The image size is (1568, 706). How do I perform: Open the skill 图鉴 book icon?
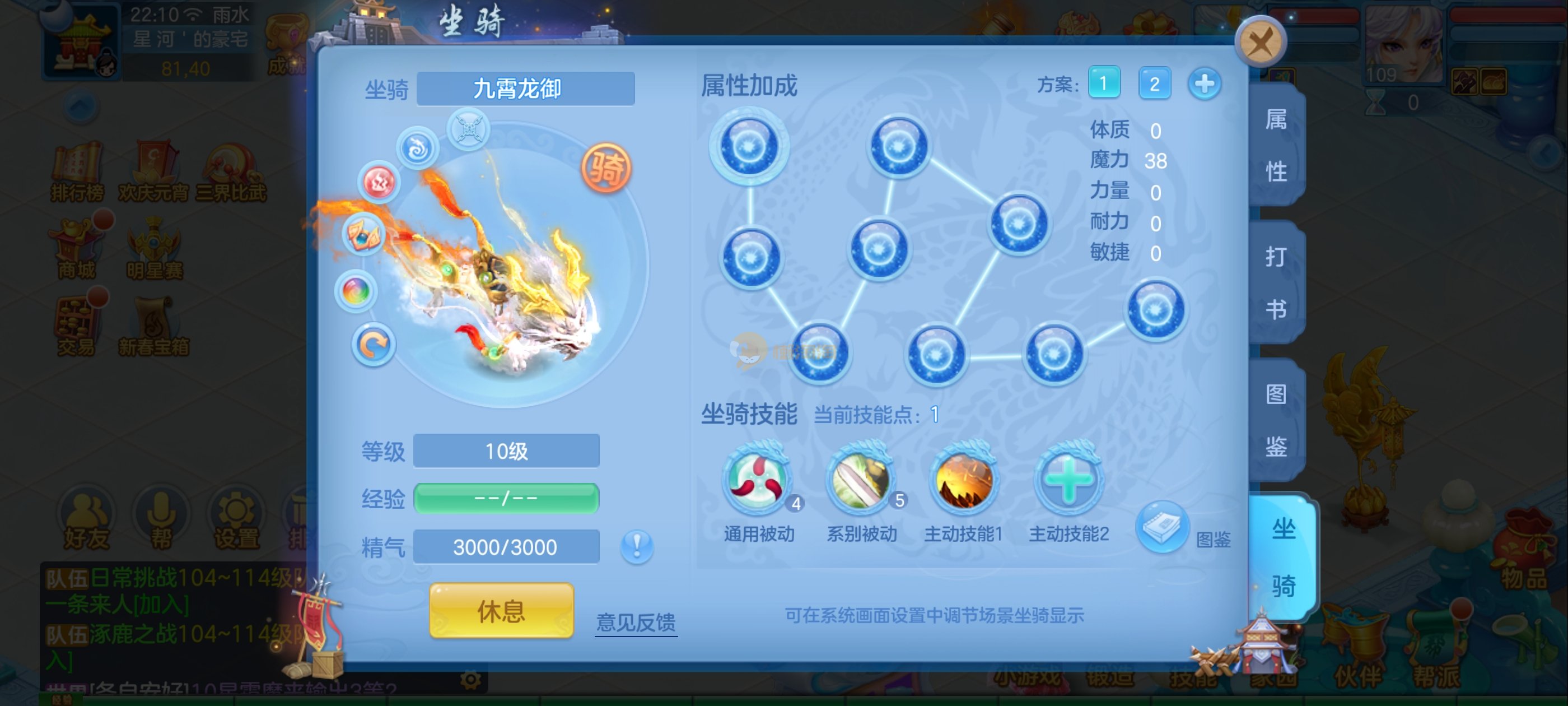1161,527
